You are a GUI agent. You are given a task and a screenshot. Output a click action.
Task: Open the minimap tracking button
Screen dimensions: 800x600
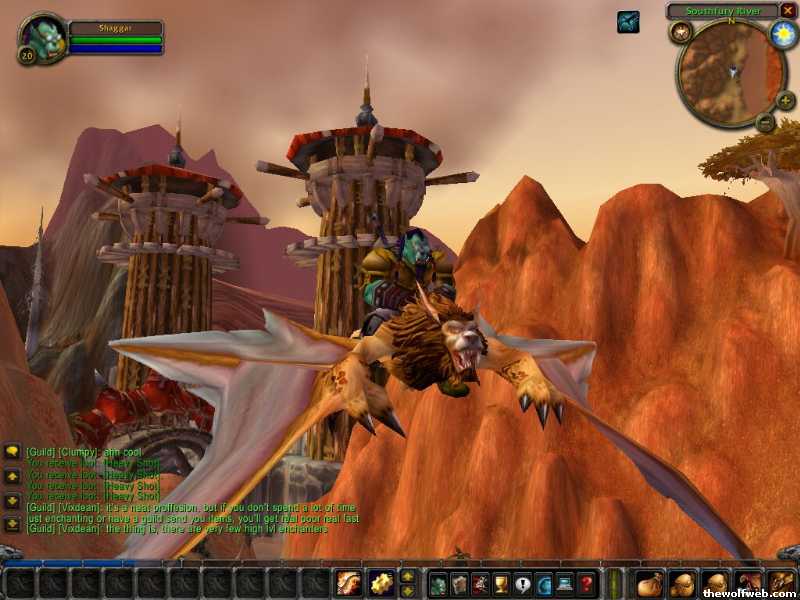[x=683, y=33]
